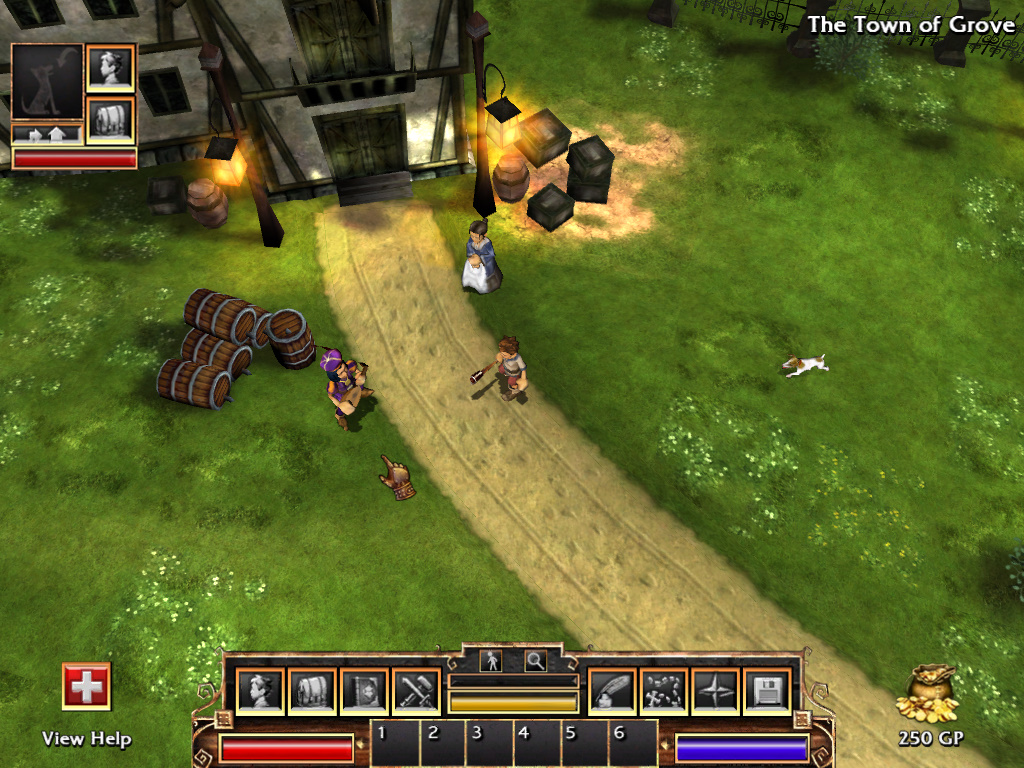The height and width of the screenshot is (768, 1024).
Task: Open the character portrait panel in the bottom bar
Action: pos(261,692)
